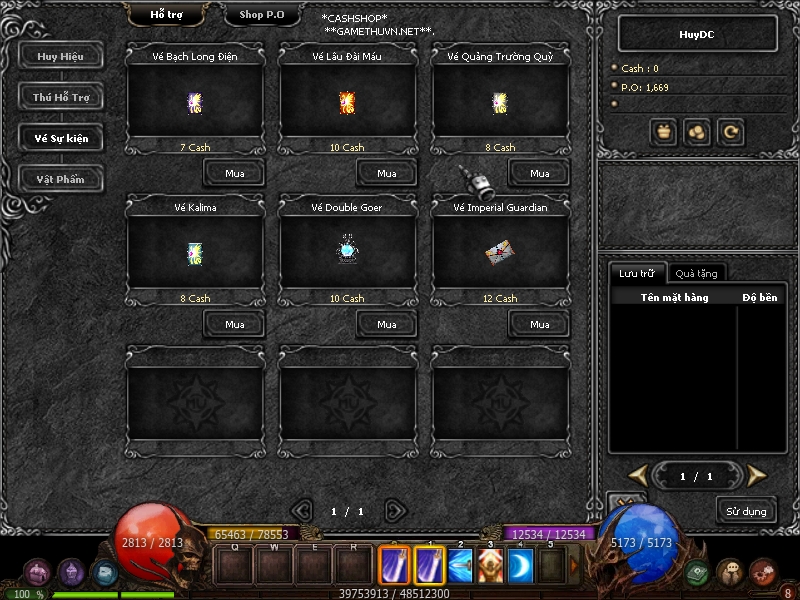The image size is (800, 600).
Task: Buy the Vé Bạch Long Điện ticket
Action: pos(234,173)
